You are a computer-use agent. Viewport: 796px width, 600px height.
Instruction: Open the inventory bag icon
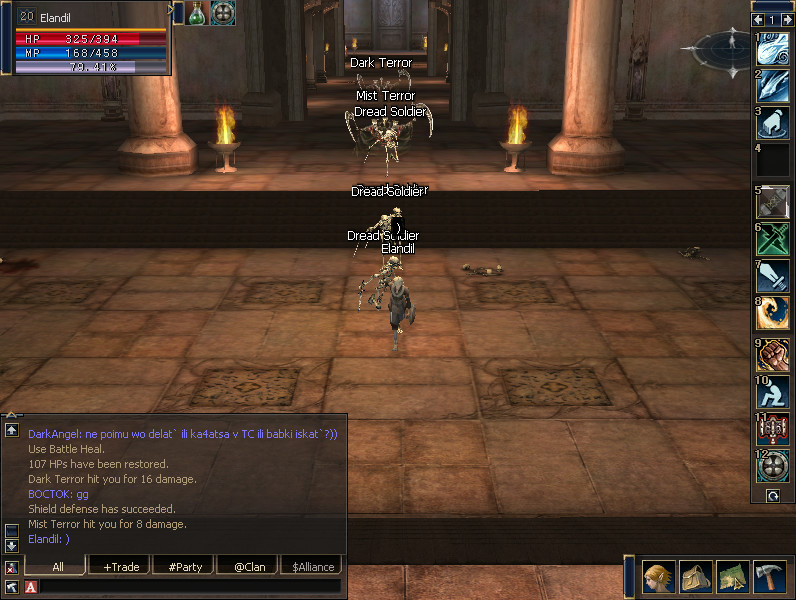click(696, 578)
